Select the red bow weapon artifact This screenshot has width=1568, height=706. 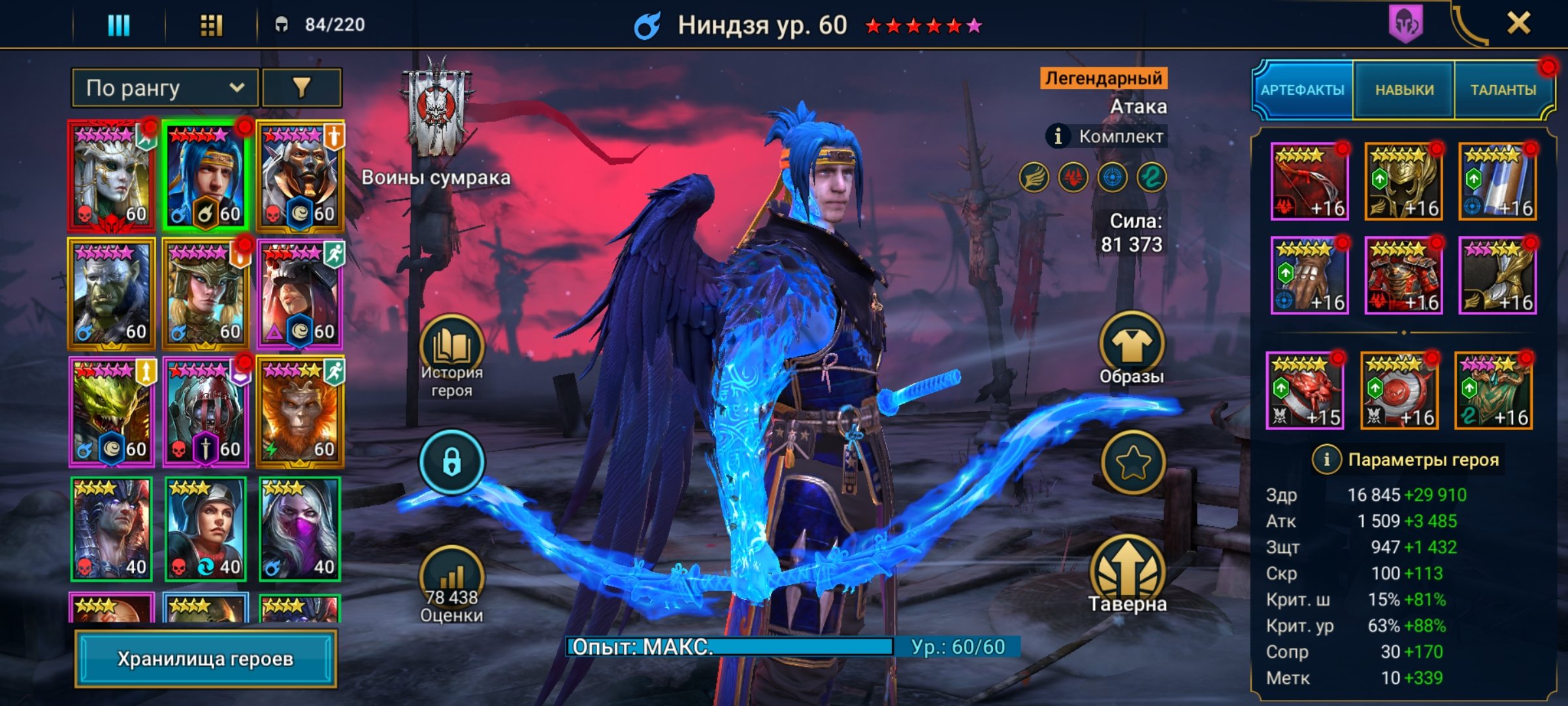[1309, 181]
